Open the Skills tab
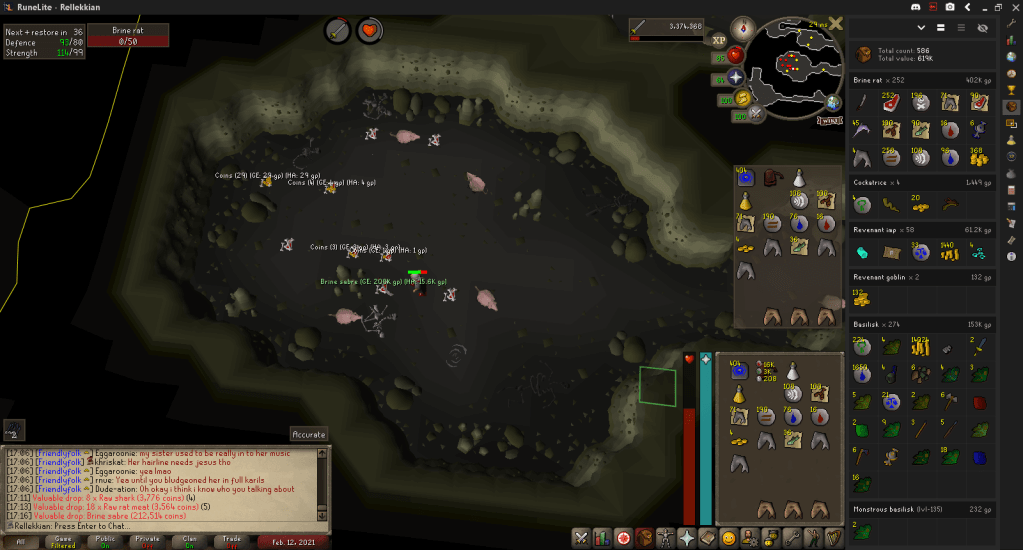 (x=602, y=537)
